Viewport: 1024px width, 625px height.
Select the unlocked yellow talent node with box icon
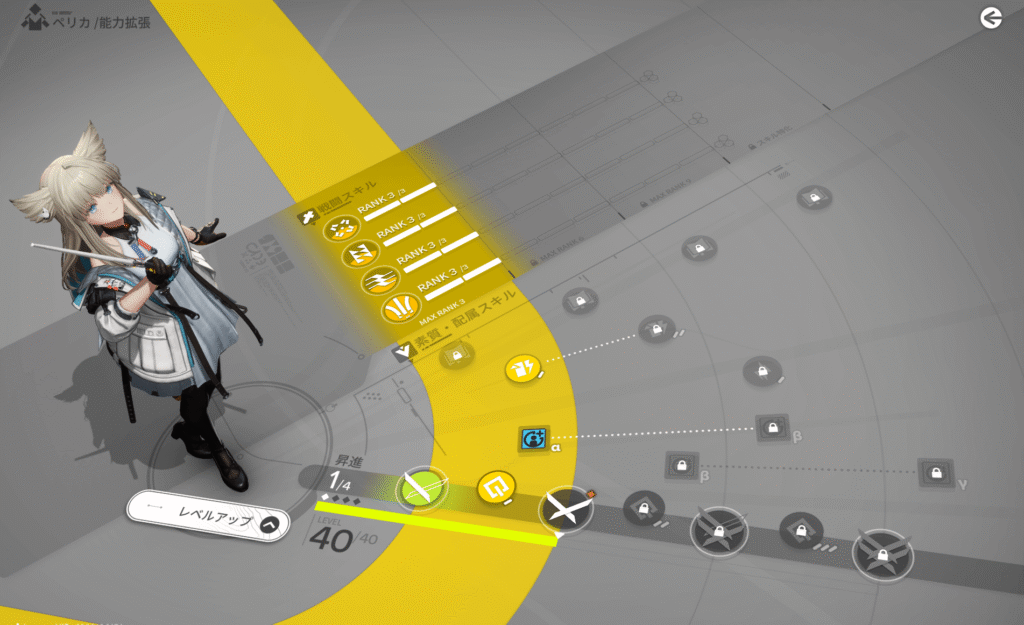522,370
